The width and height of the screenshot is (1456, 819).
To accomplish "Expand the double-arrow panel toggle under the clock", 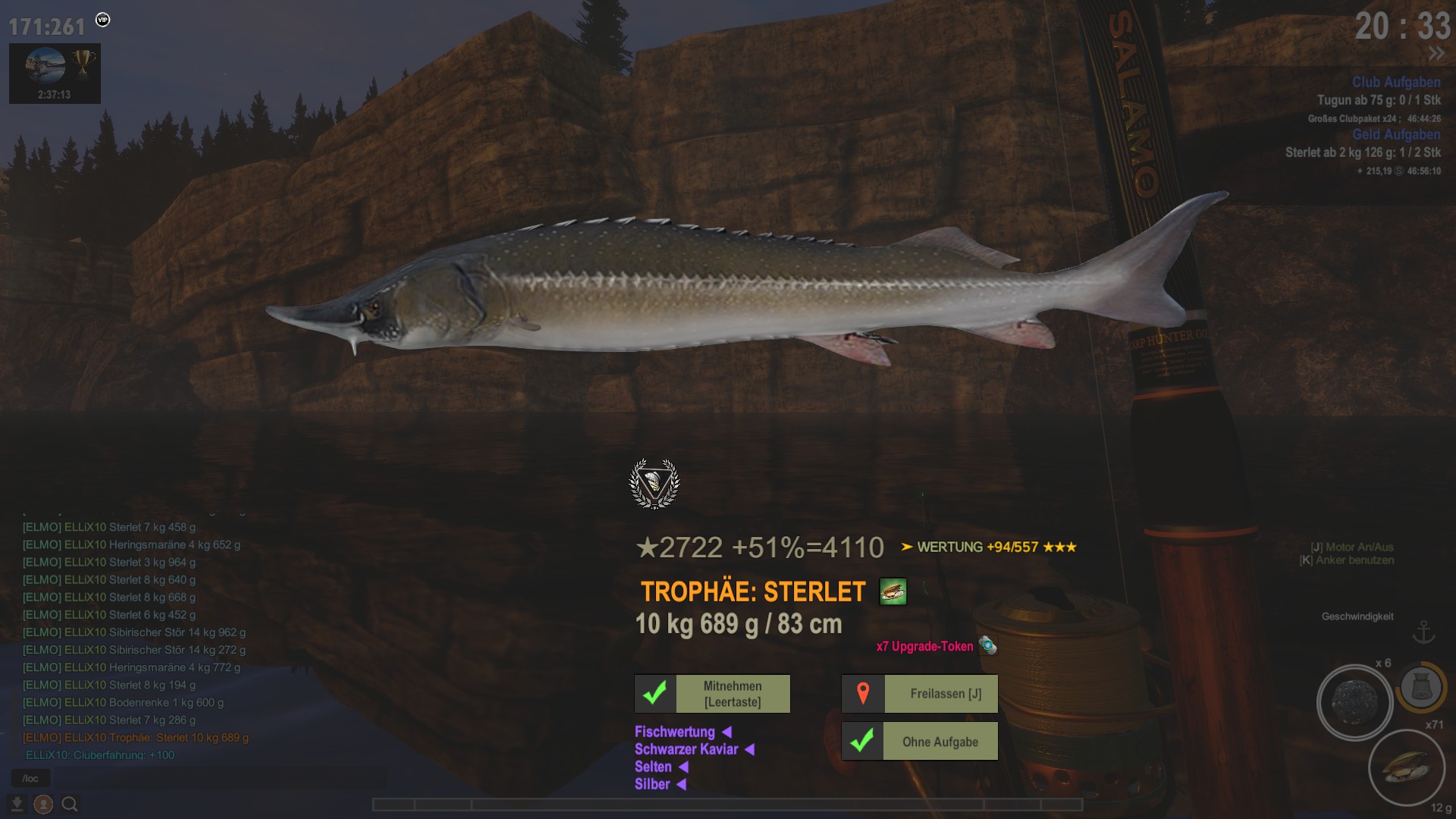I will click(x=1436, y=54).
